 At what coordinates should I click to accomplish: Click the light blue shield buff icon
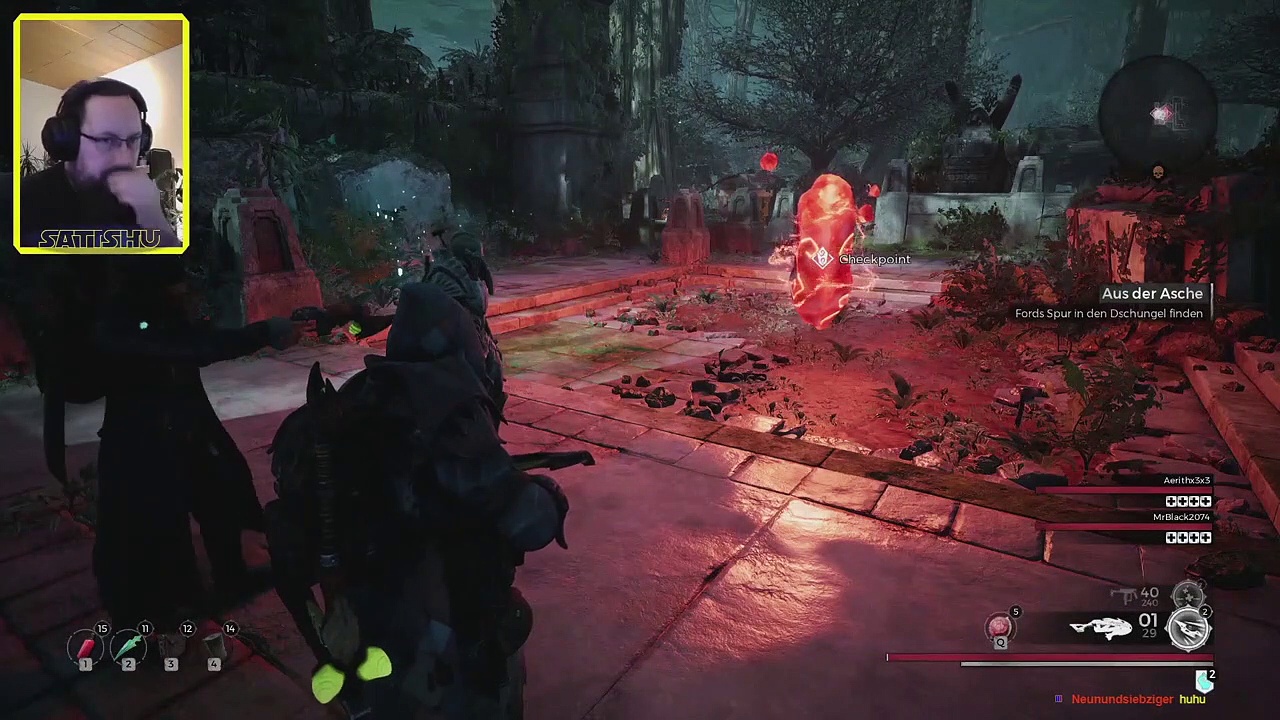point(1204,681)
